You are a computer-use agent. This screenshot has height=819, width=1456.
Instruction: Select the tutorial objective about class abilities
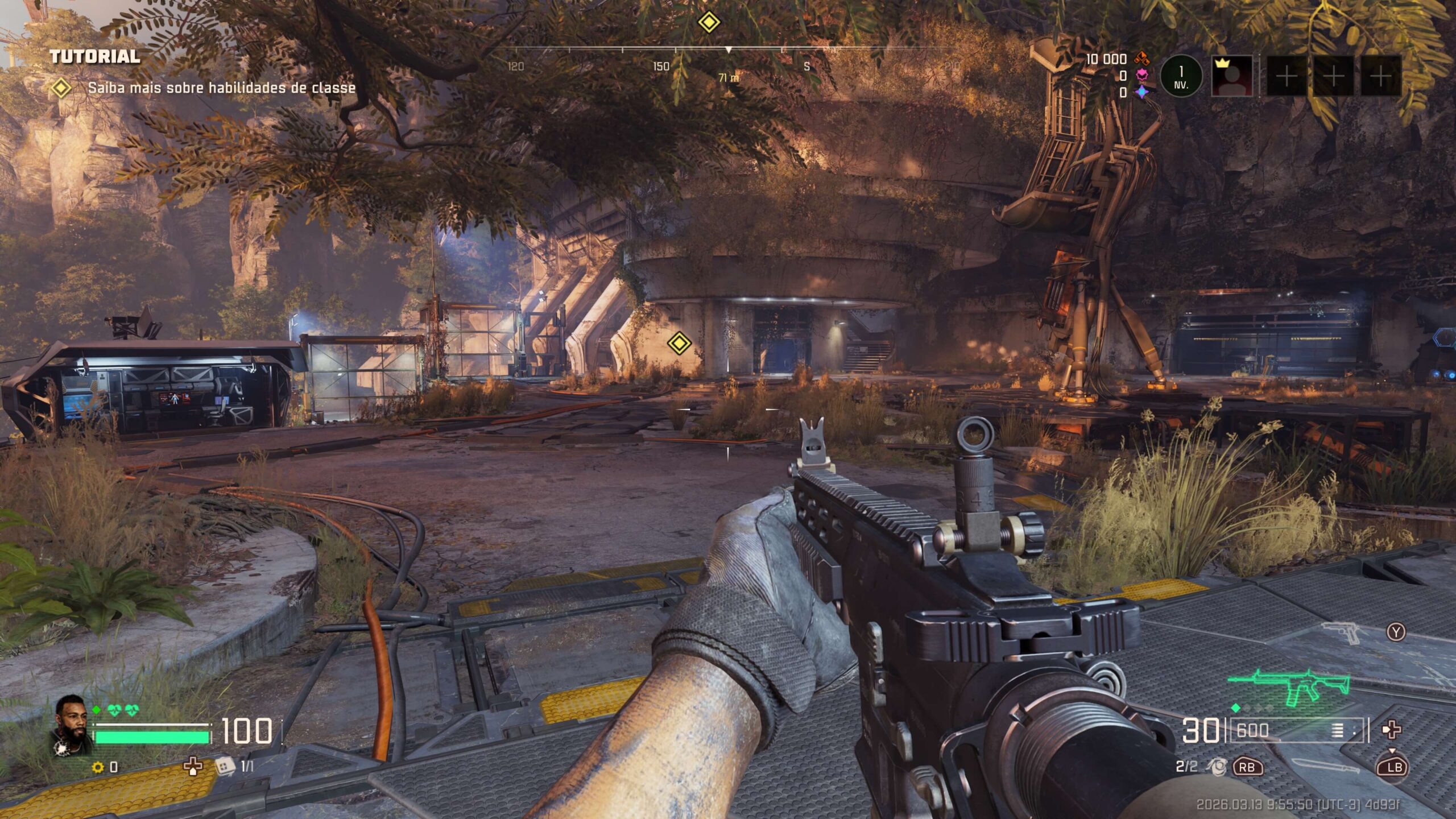click(221, 88)
